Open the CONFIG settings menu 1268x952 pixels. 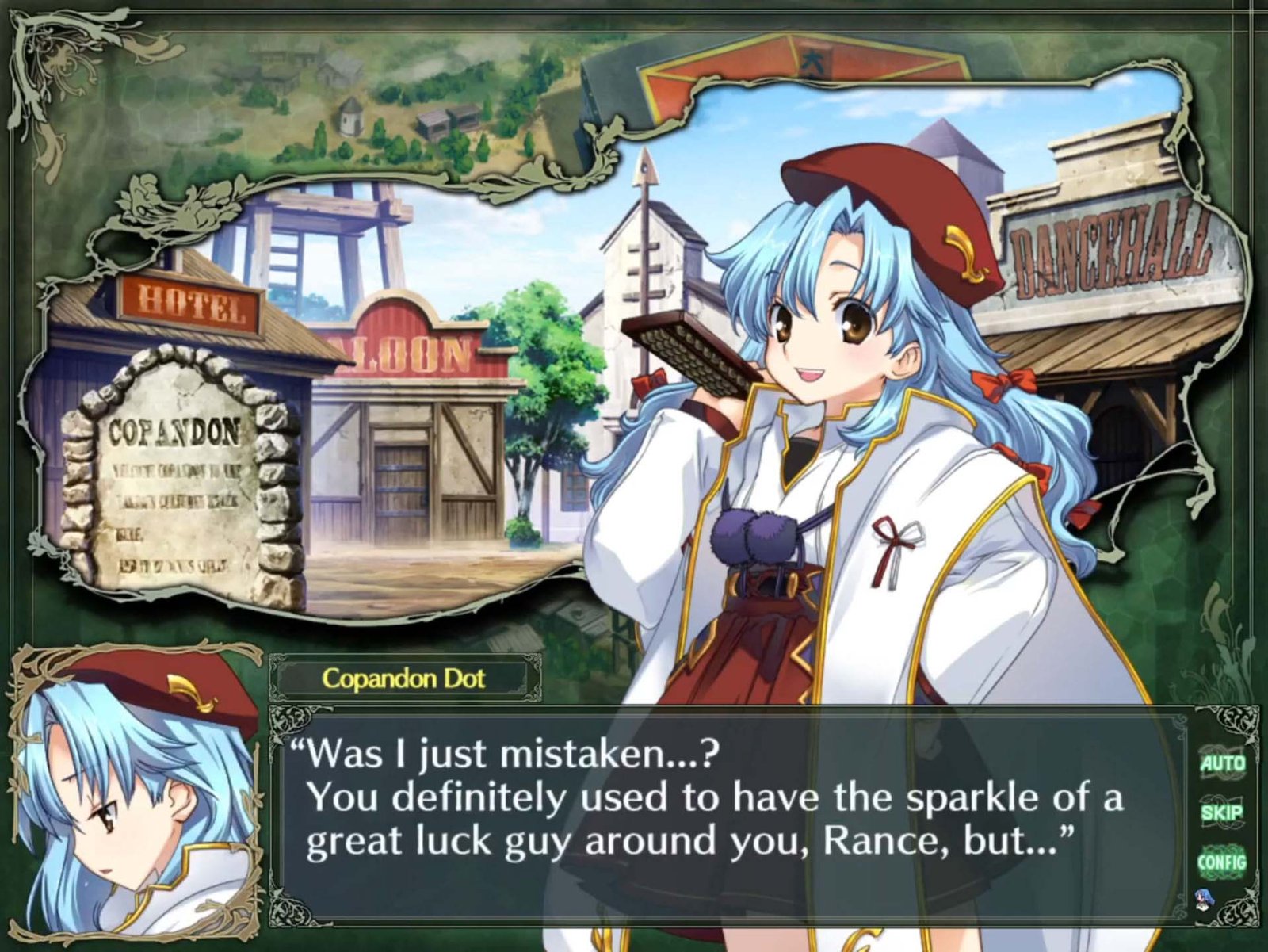(x=1222, y=862)
